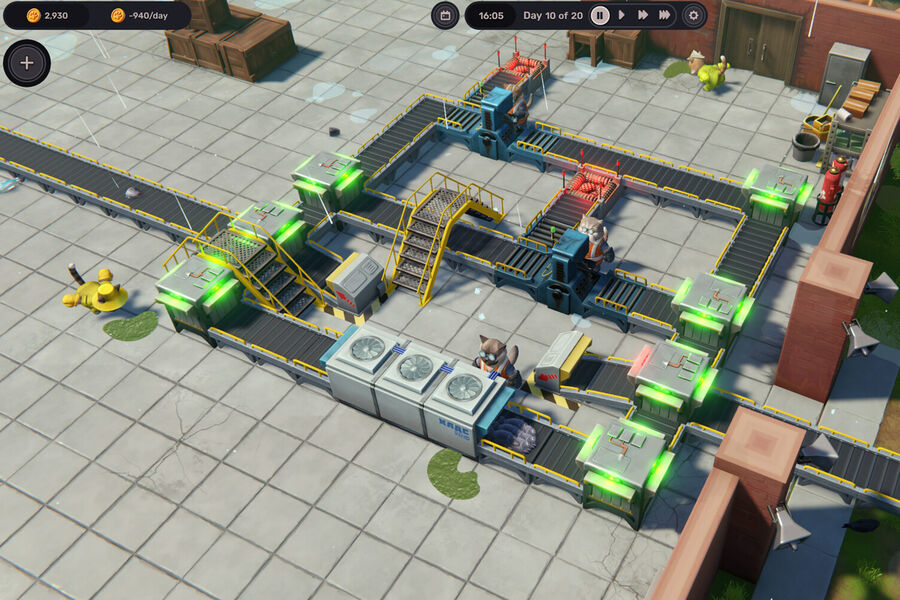Open the calendar panel
This screenshot has height=600, width=900.
[445, 15]
